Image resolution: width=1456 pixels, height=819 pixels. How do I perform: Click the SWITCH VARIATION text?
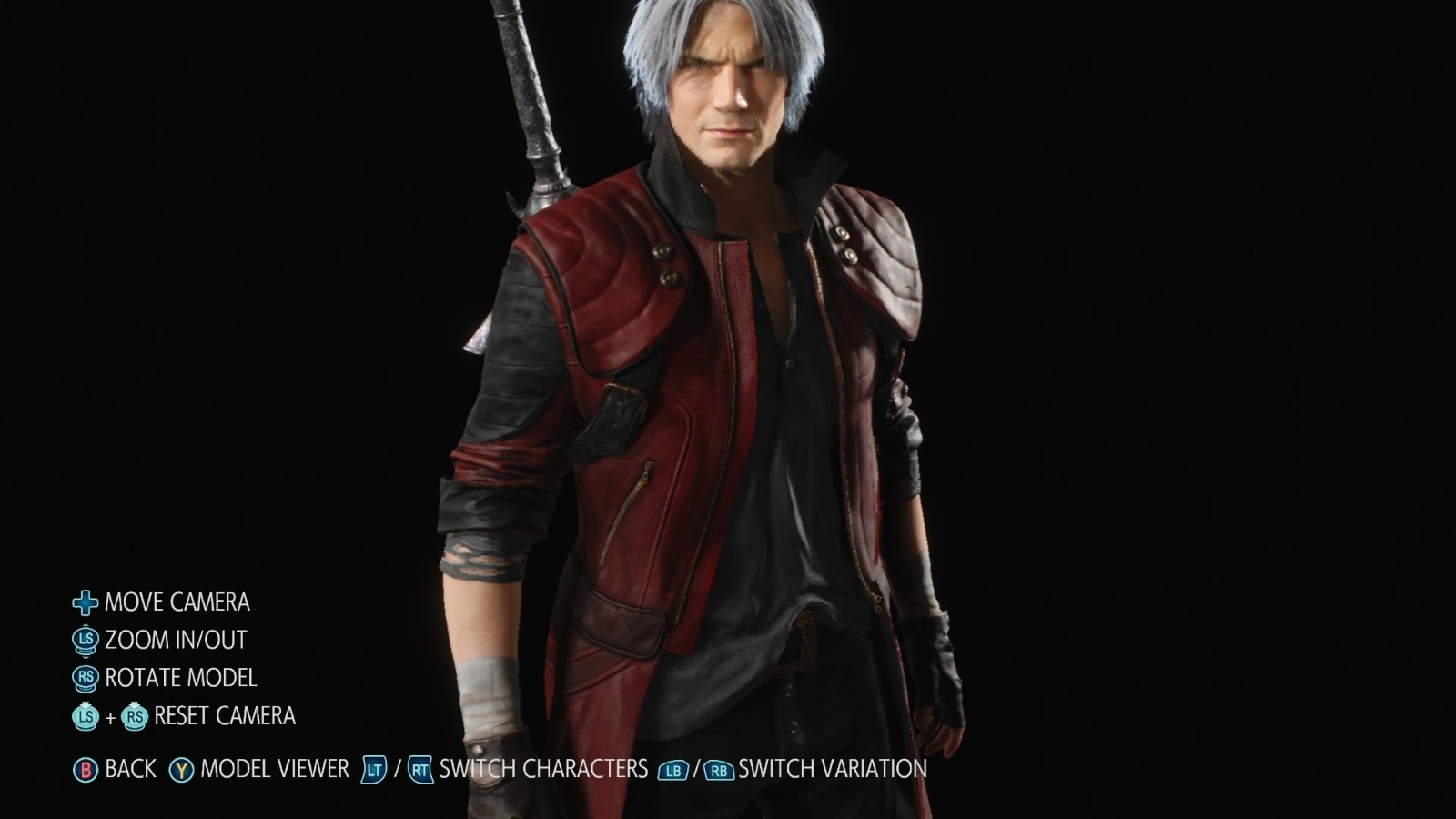click(x=831, y=768)
